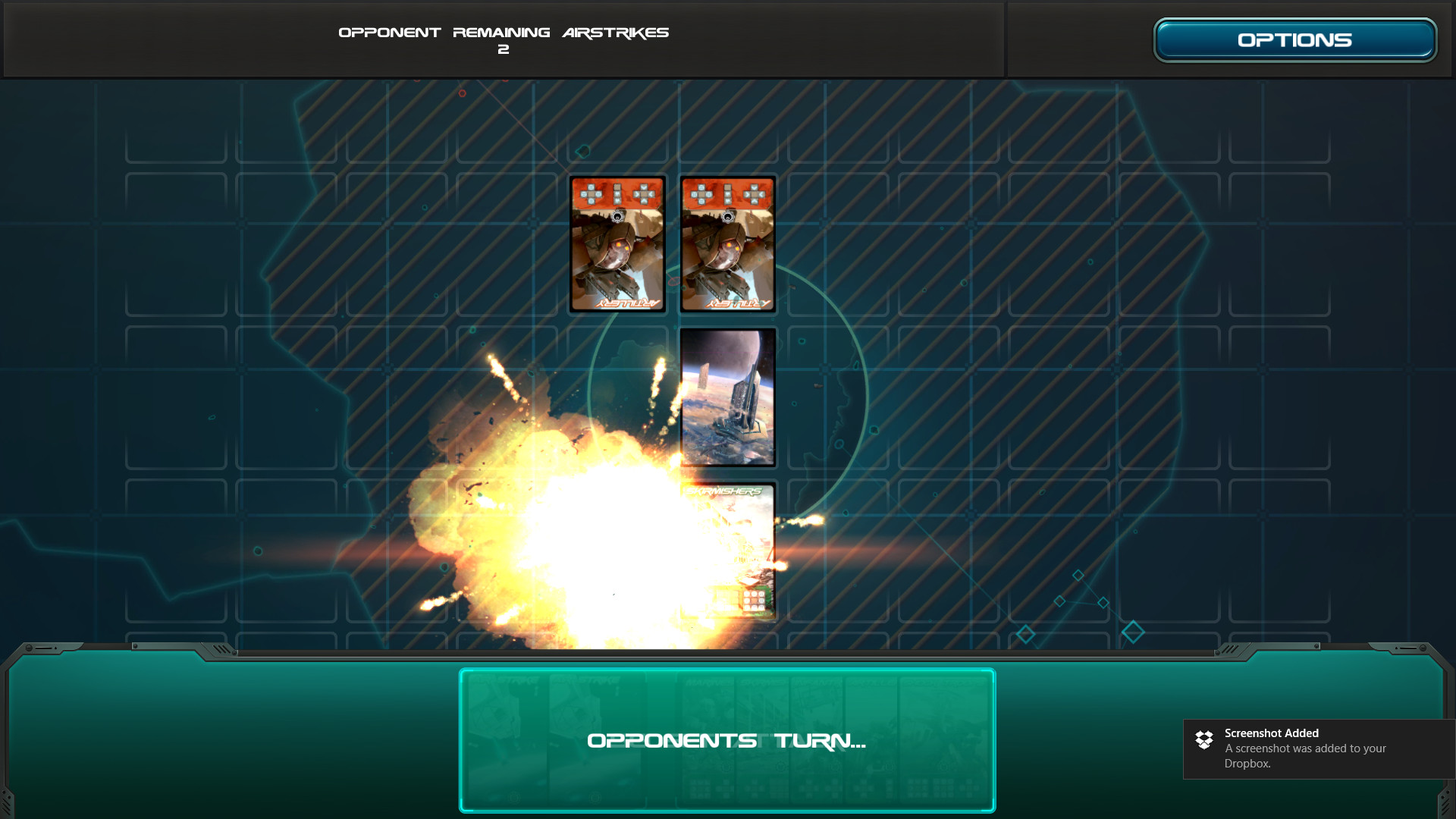Image resolution: width=1456 pixels, height=819 pixels.
Task: Click the gear icon on the left Artillery card
Action: [x=617, y=216]
